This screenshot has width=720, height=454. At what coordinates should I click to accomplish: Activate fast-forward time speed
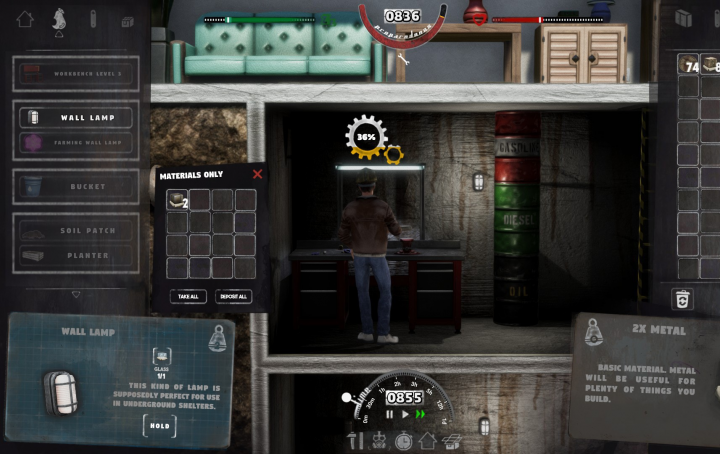420,414
